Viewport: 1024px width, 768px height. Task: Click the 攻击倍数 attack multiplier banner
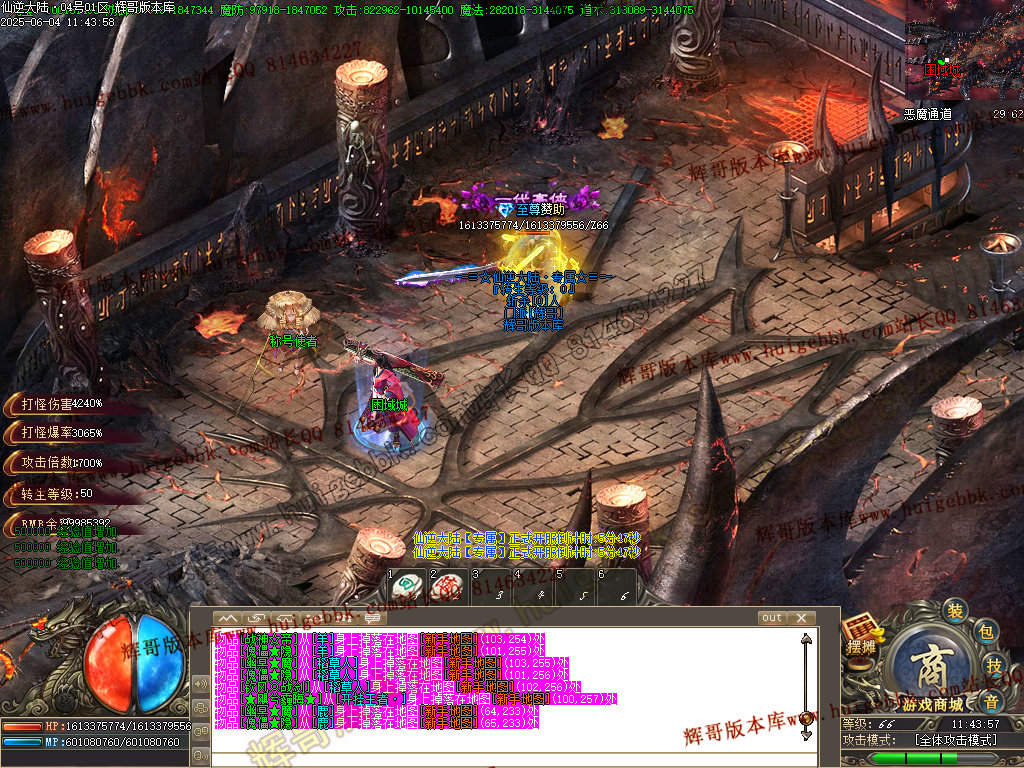(60, 463)
